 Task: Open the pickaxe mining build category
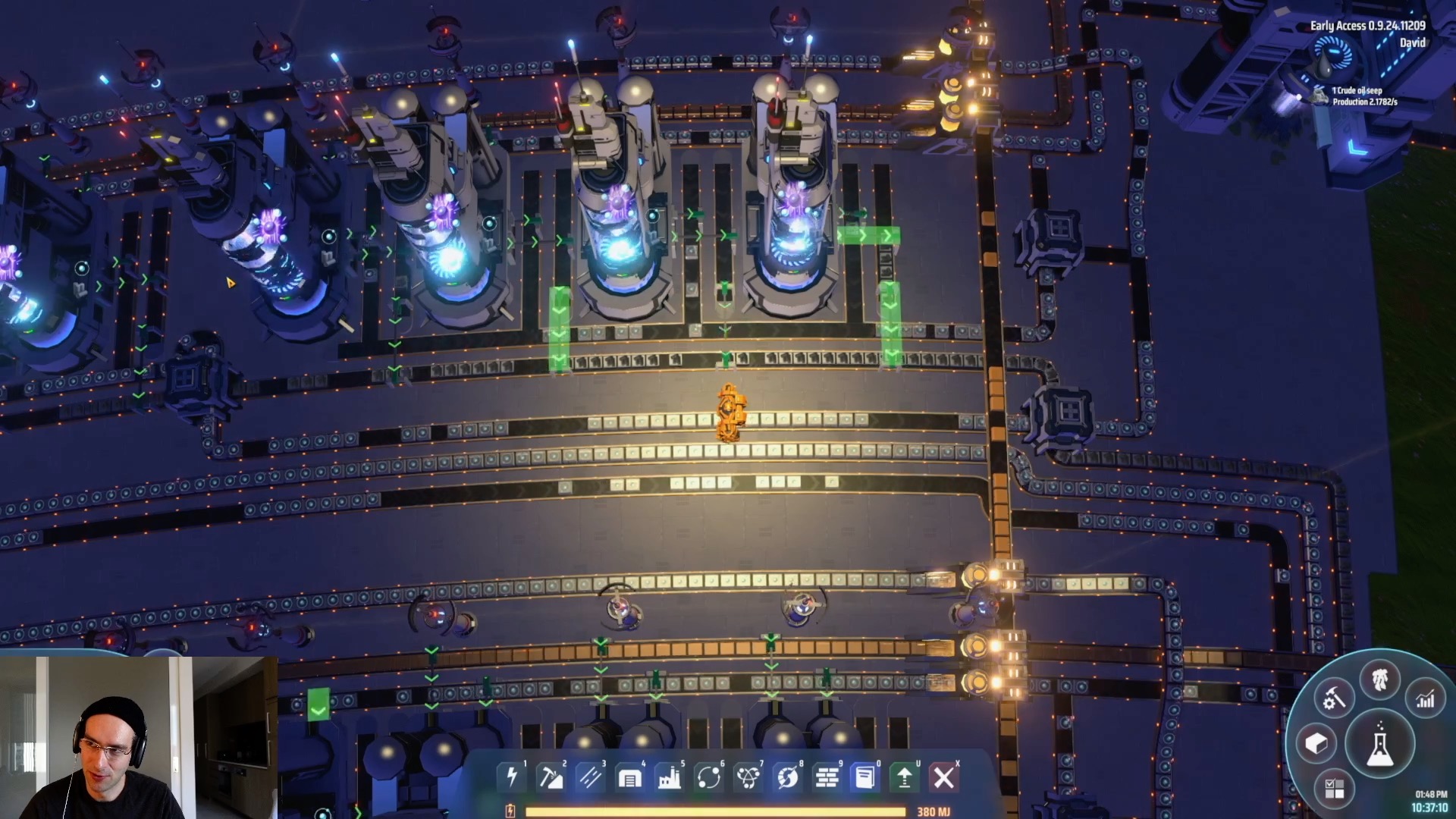click(551, 777)
